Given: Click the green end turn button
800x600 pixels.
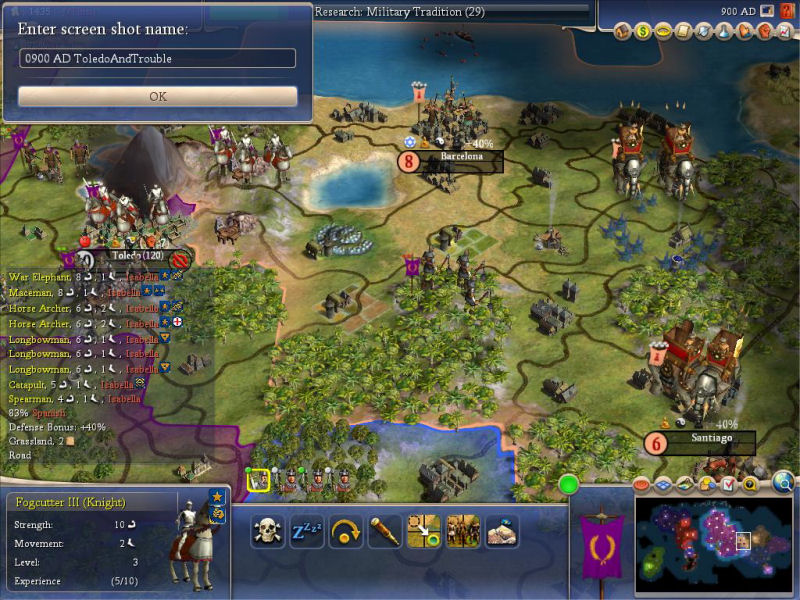Looking at the screenshot, I should 570,485.
